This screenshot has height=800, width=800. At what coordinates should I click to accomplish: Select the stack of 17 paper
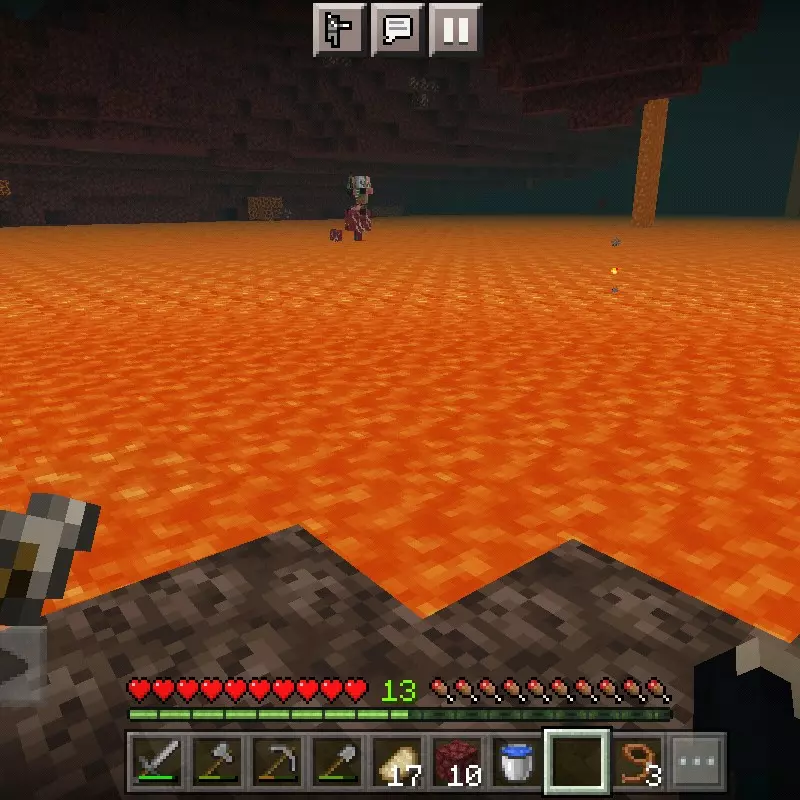coord(398,763)
